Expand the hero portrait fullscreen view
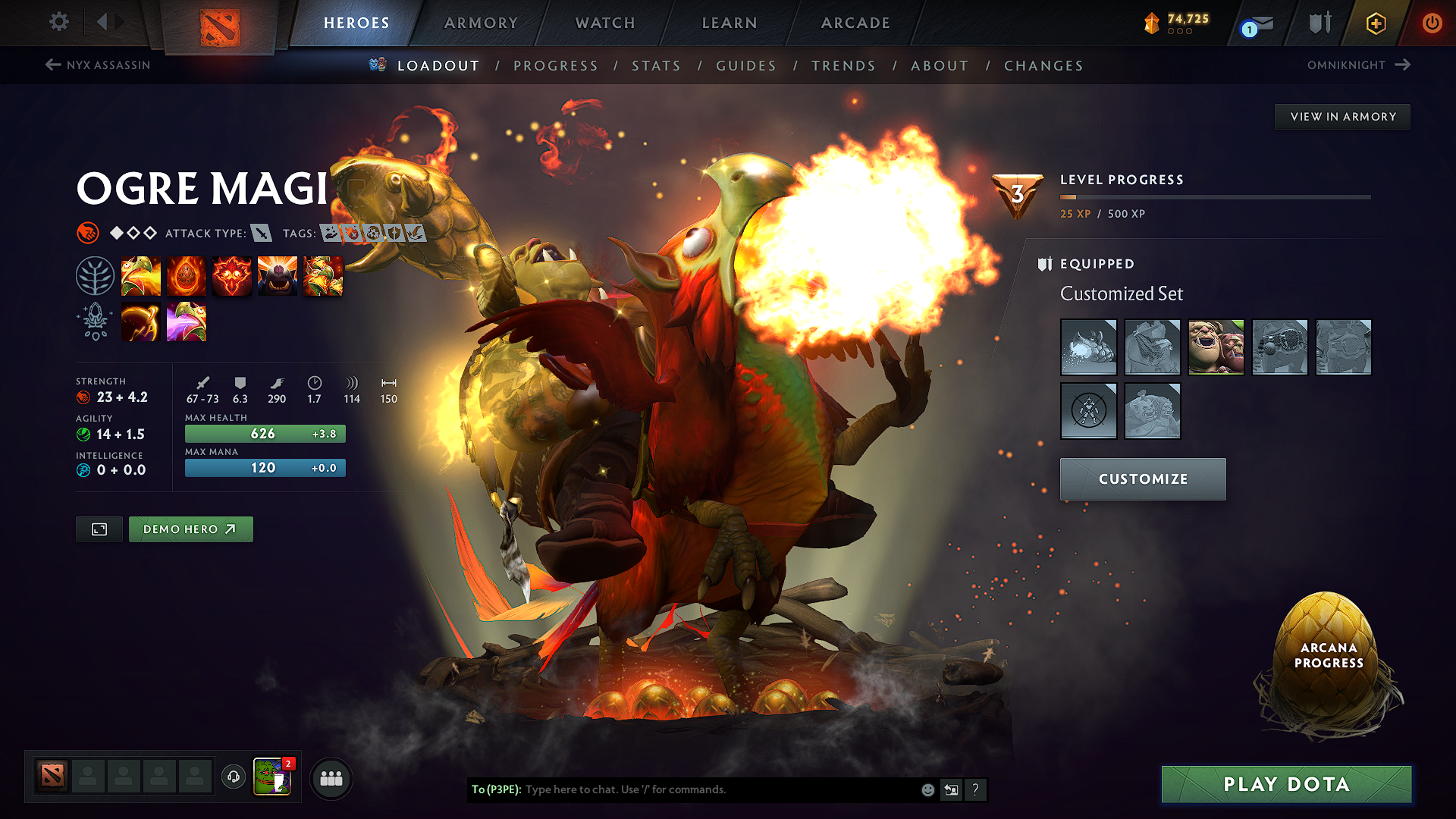The image size is (1456, 819). tap(99, 529)
